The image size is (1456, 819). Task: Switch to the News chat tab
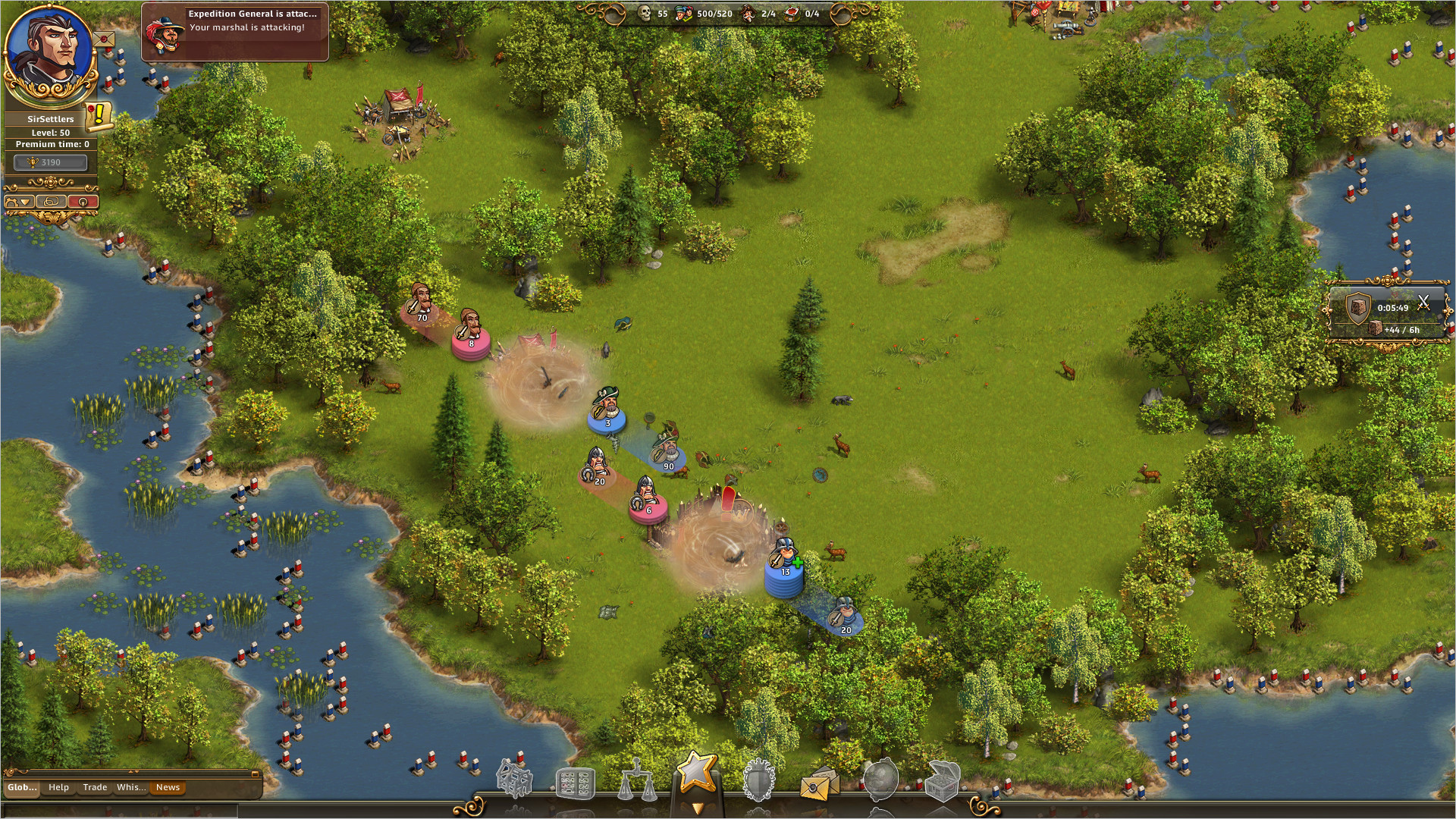coord(167,787)
